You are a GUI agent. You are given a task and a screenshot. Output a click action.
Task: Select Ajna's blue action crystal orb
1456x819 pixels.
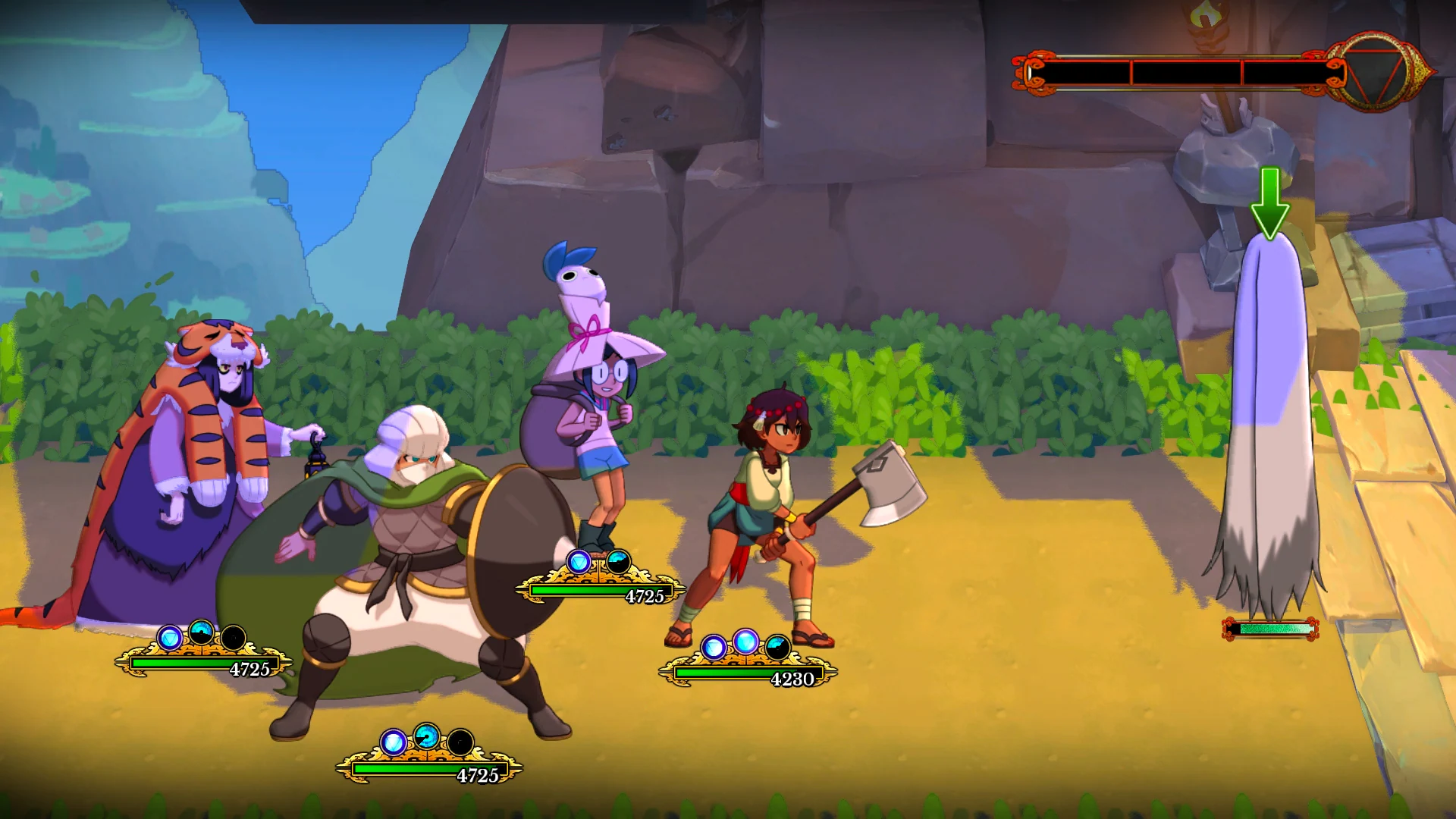[713, 647]
